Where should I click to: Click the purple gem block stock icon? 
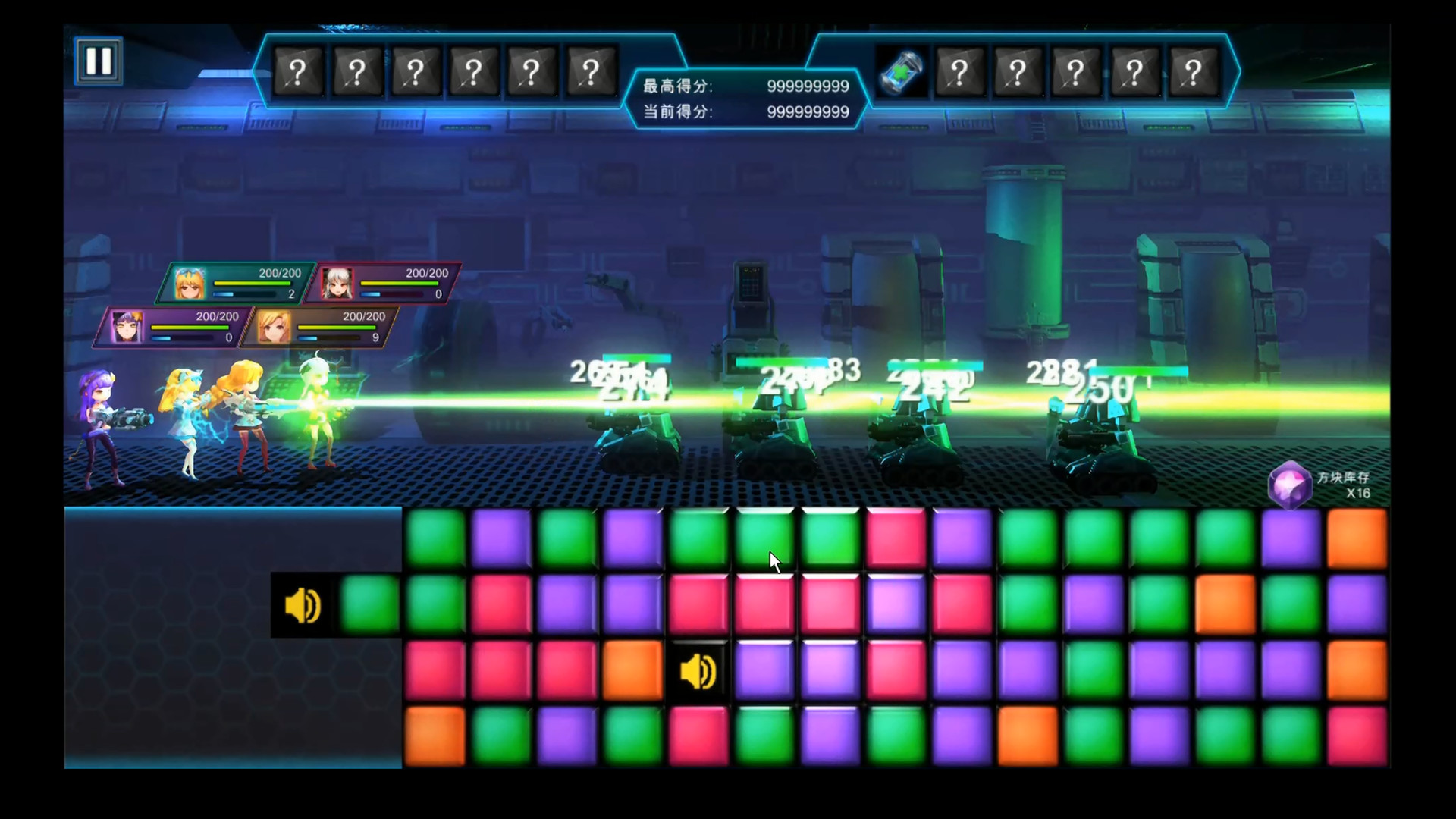click(x=1289, y=484)
